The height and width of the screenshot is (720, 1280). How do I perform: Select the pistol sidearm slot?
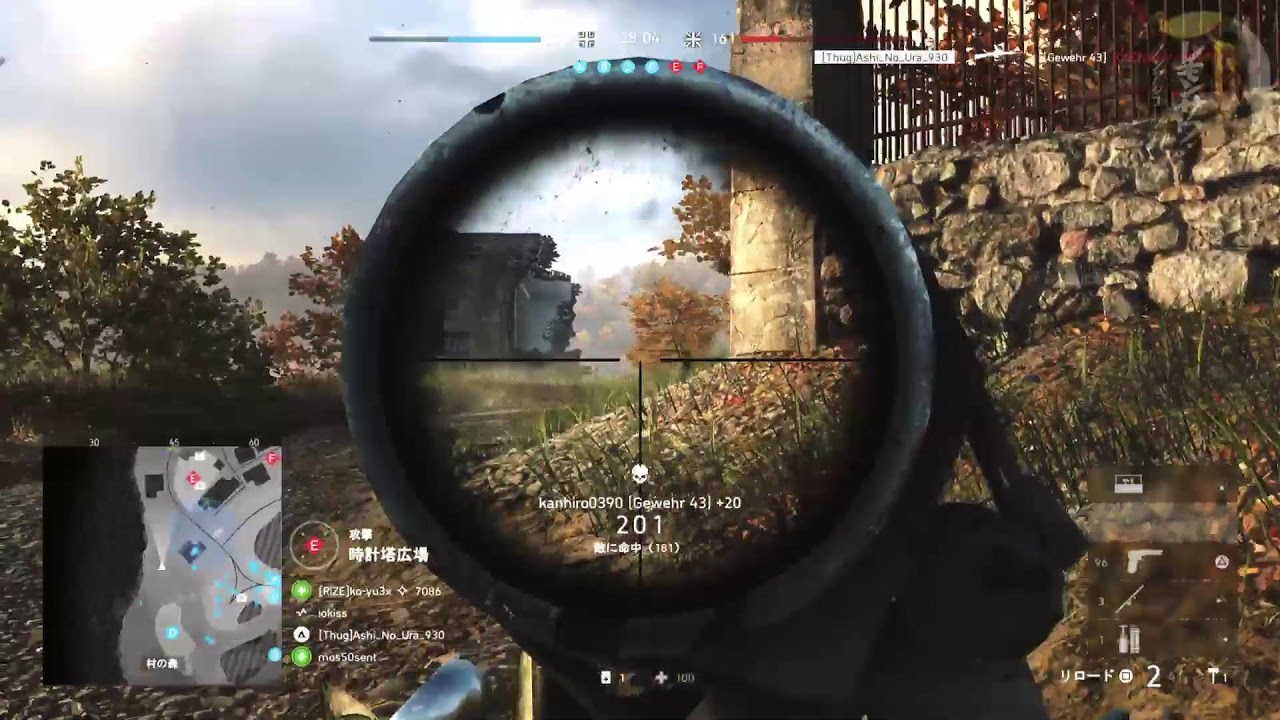pyautogui.click(x=1143, y=562)
